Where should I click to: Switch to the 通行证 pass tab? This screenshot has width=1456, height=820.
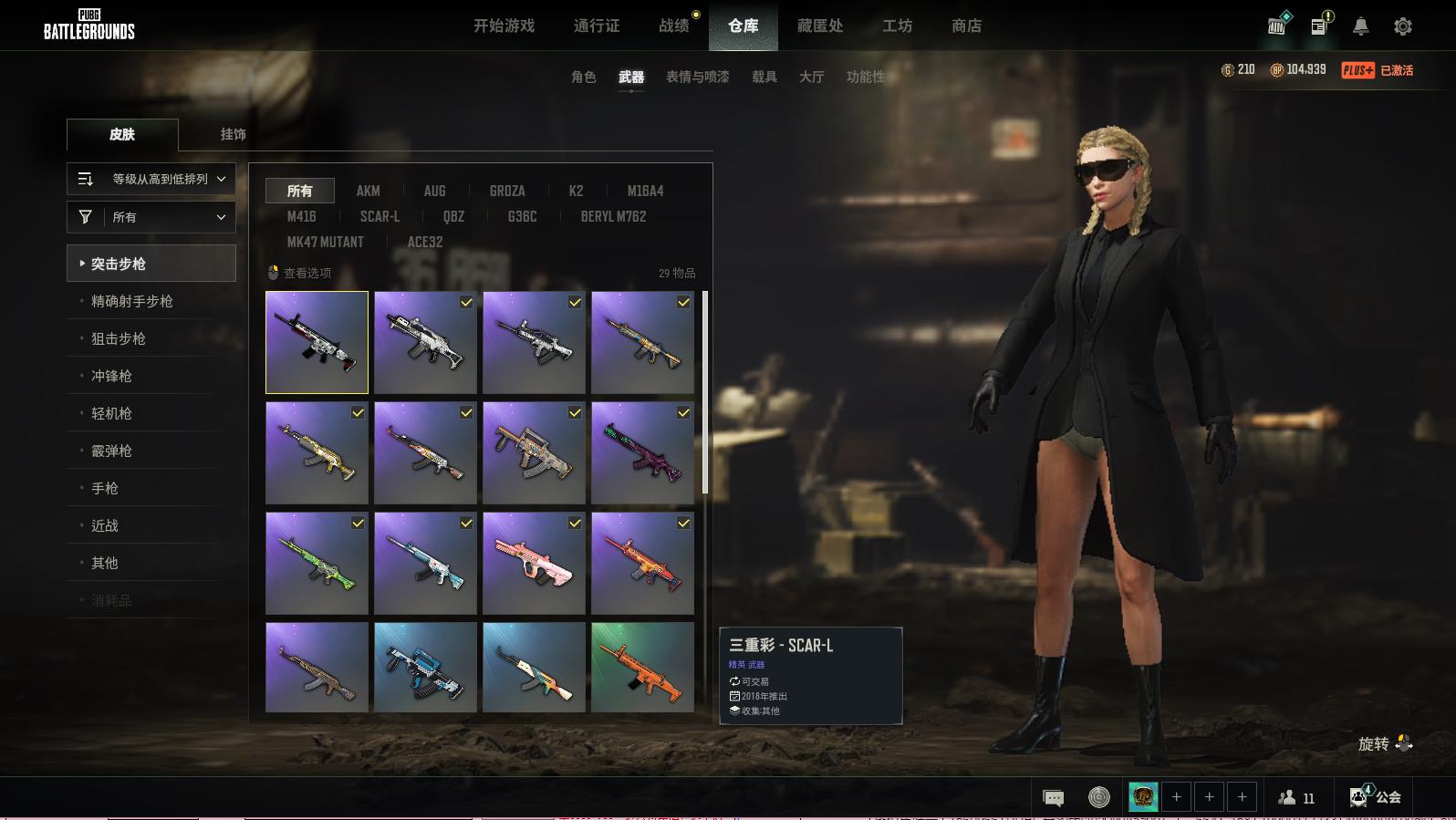pos(597,26)
